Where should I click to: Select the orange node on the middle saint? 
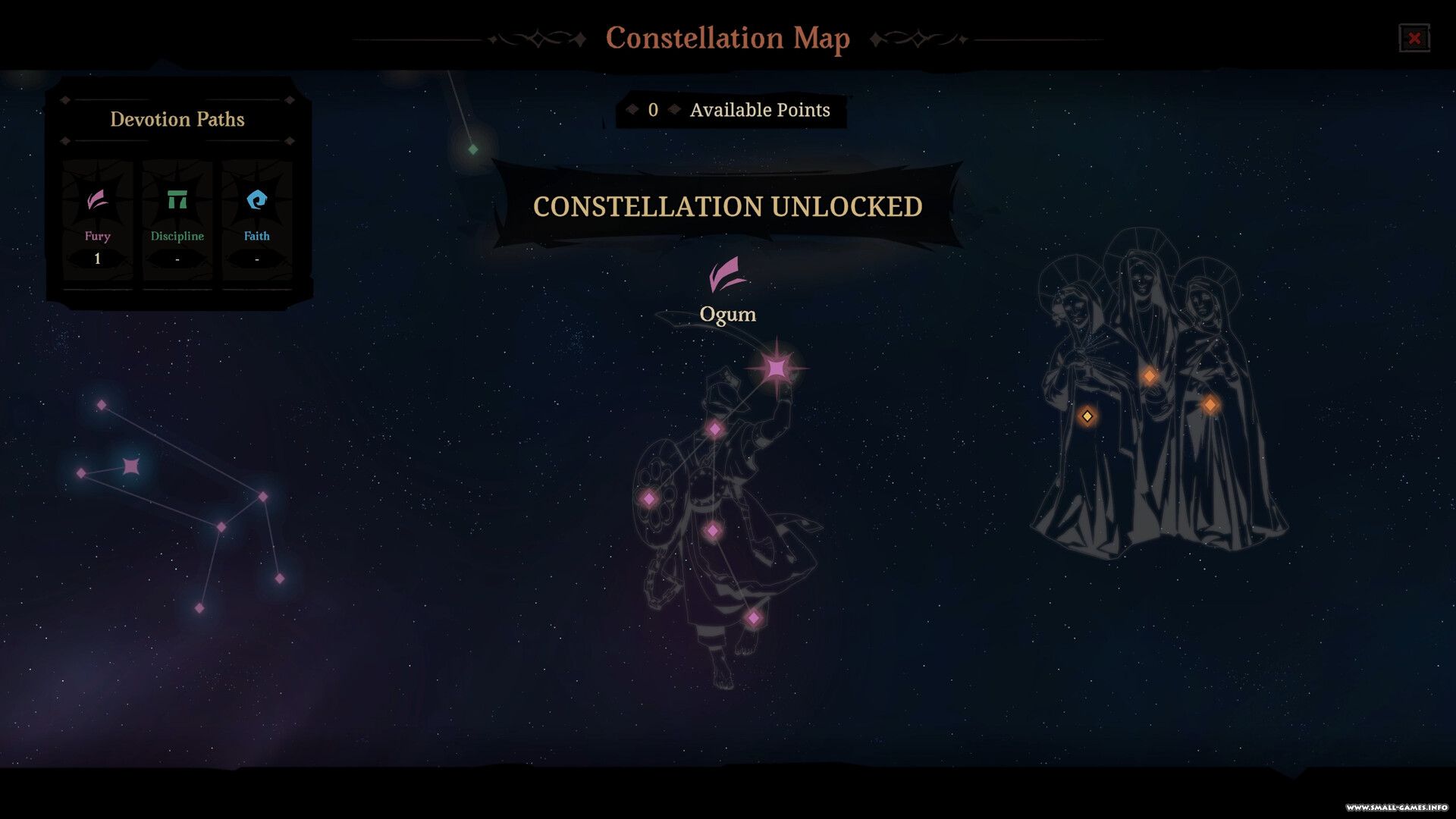(1150, 375)
